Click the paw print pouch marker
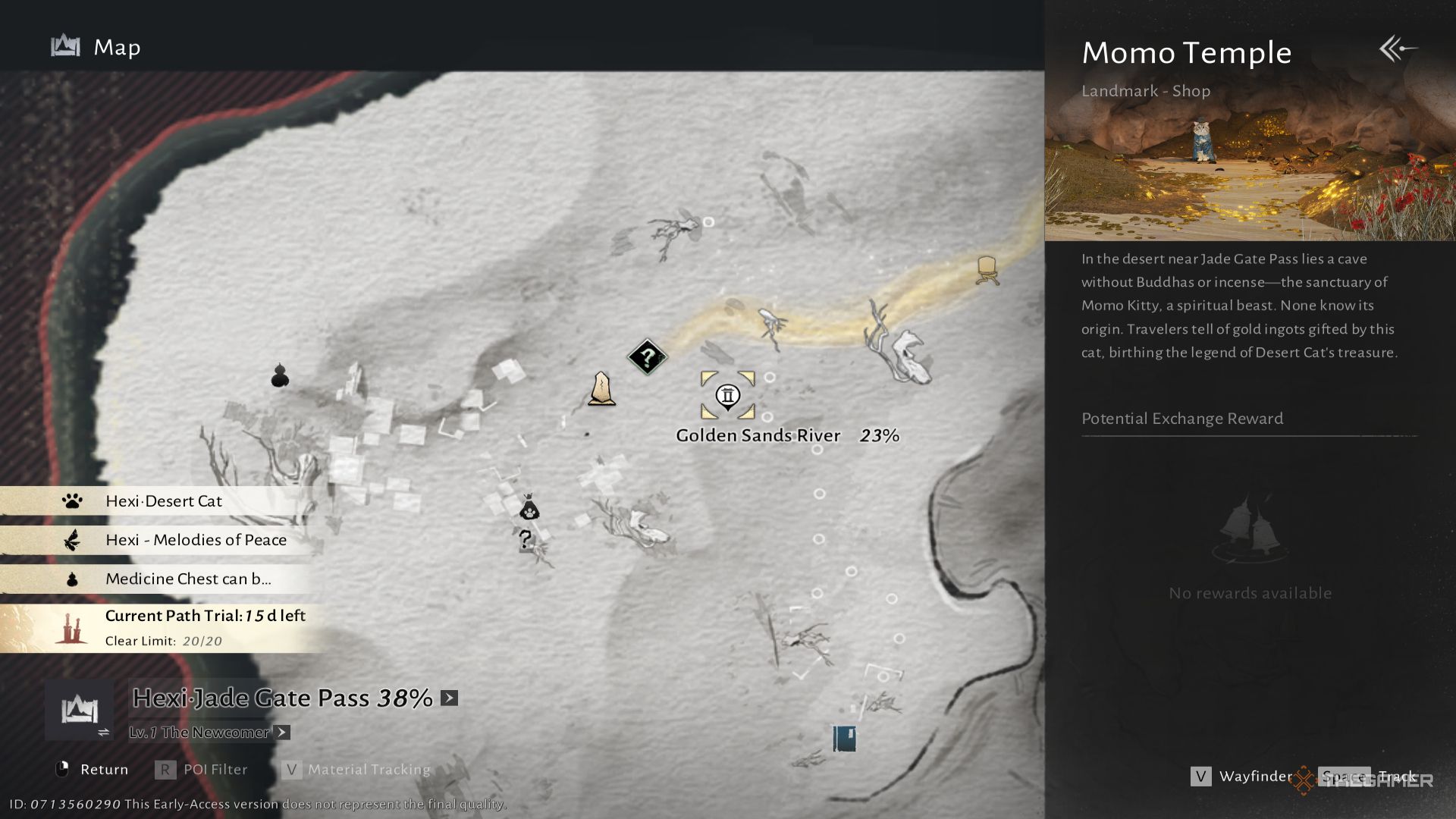 tap(529, 508)
